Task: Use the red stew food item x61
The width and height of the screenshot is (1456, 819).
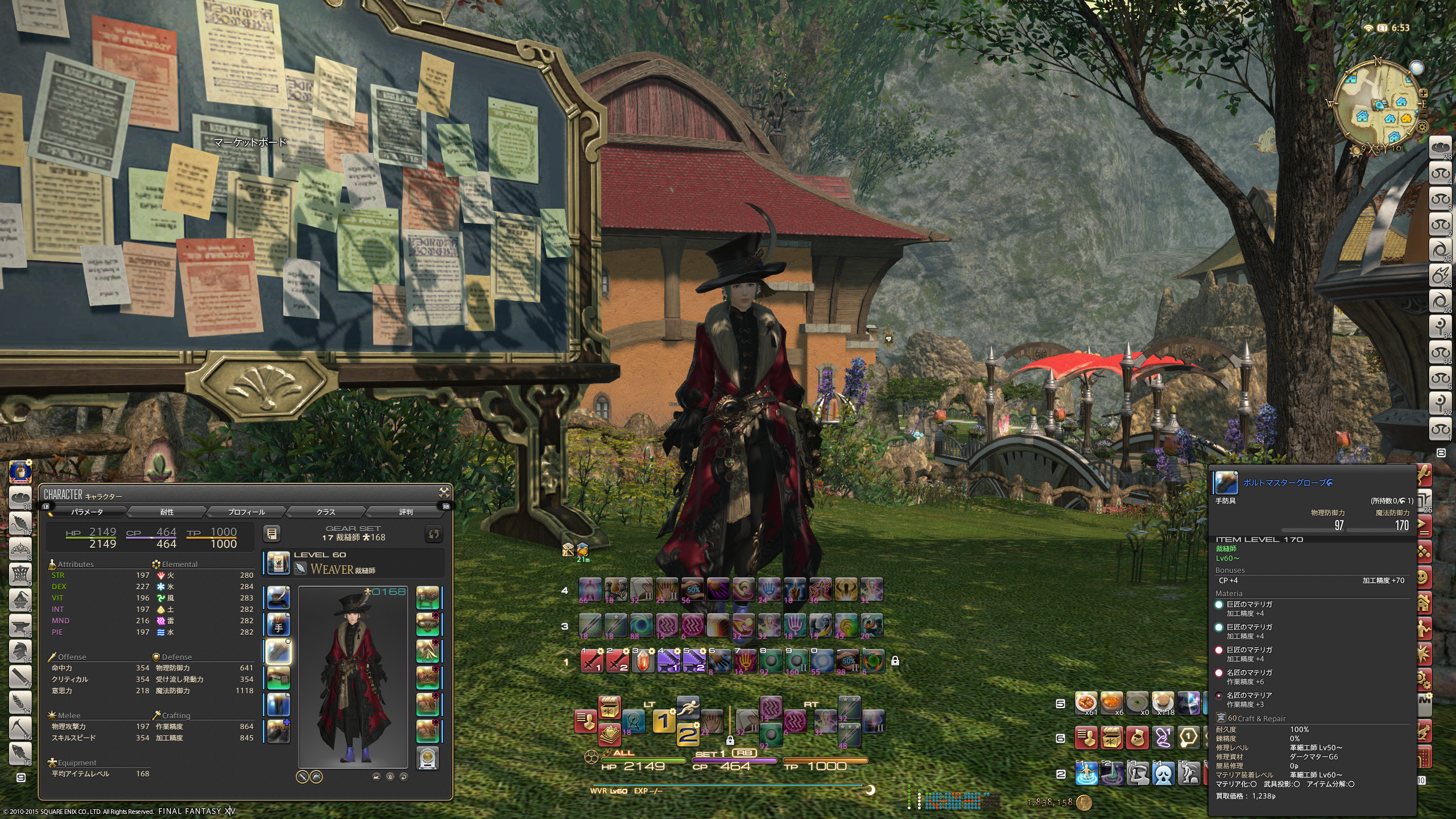Action: click(1086, 703)
